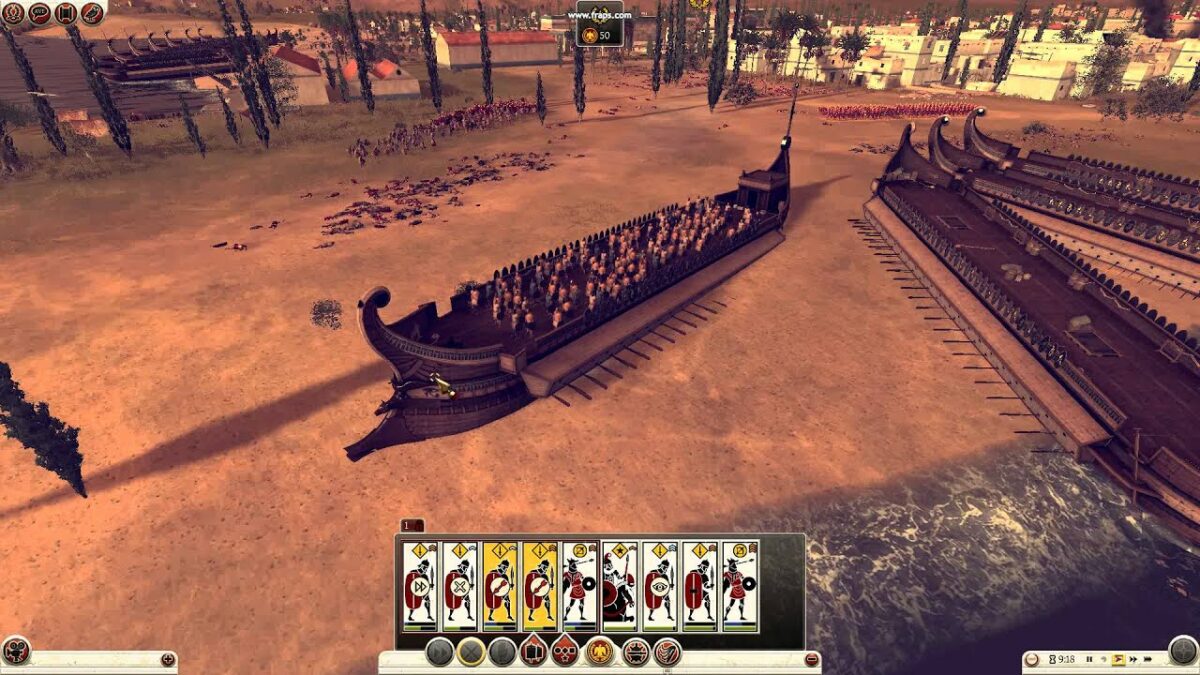
Task: Select the unit card with double-arrow shield
Action: tap(420, 586)
